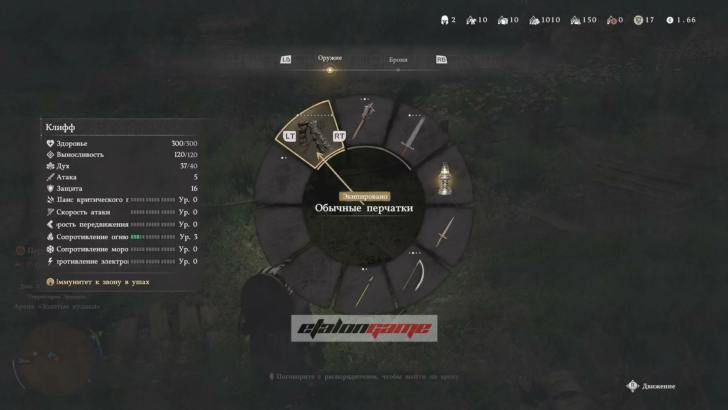Screen dimensions: 728x410
Task: Select the spear slot in the wheel
Action: (364, 290)
